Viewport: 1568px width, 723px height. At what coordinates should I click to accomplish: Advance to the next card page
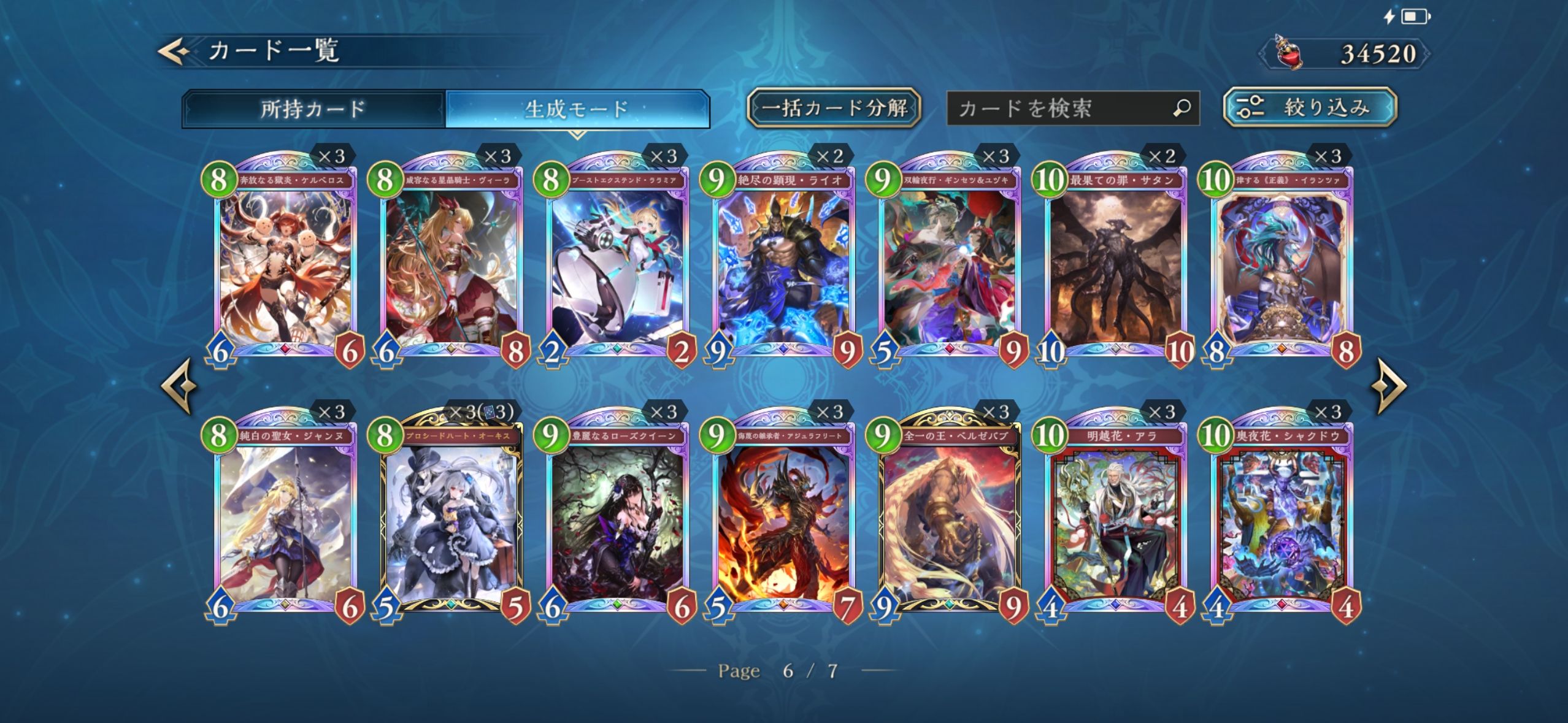pyautogui.click(x=1389, y=386)
